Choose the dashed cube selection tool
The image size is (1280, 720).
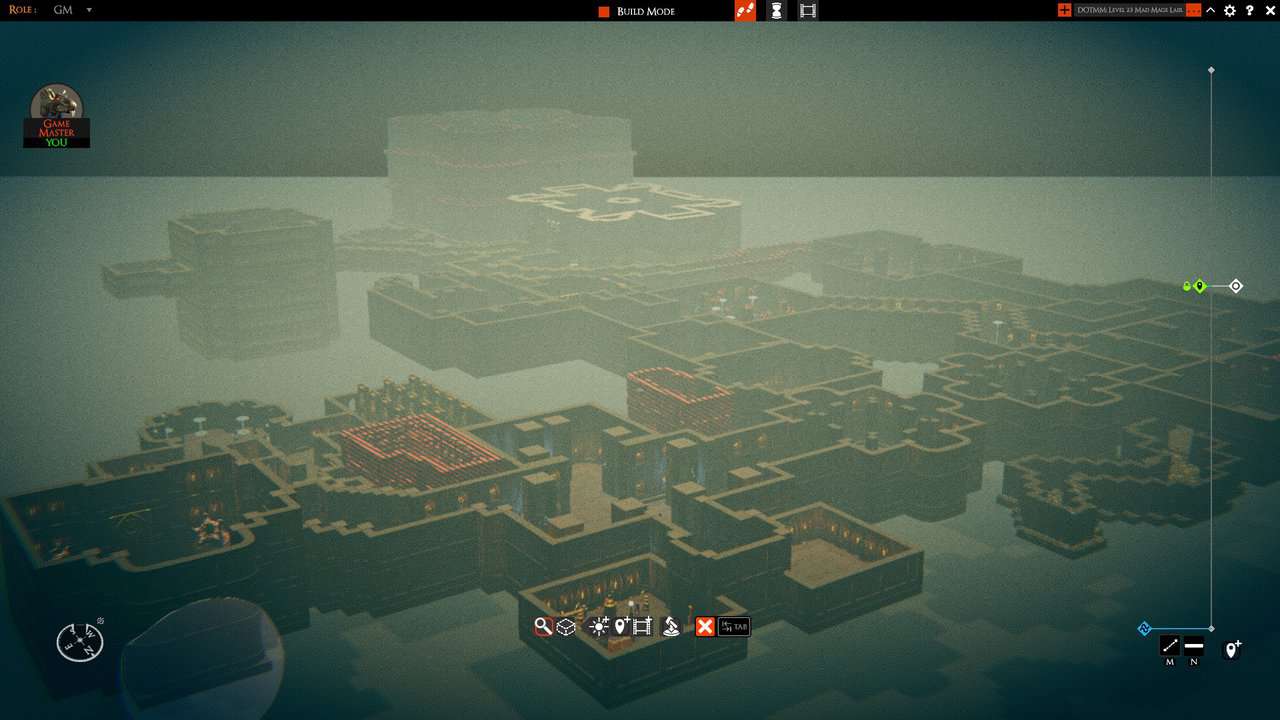(566, 627)
